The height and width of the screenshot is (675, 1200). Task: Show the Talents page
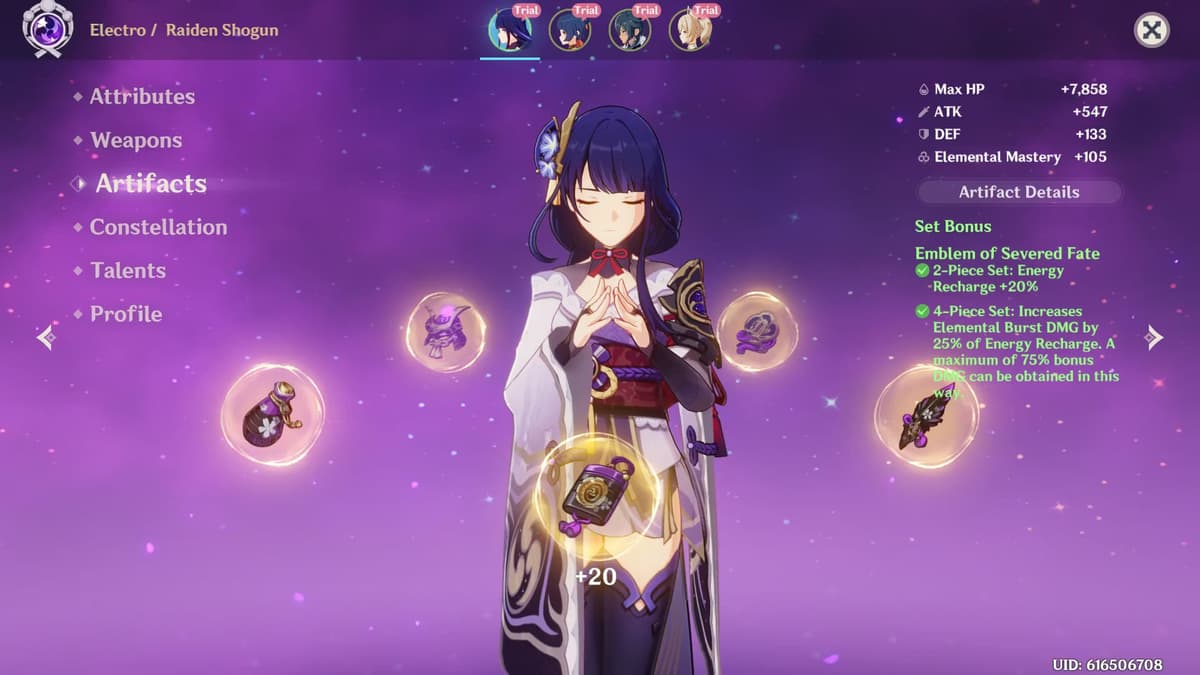[128, 271]
